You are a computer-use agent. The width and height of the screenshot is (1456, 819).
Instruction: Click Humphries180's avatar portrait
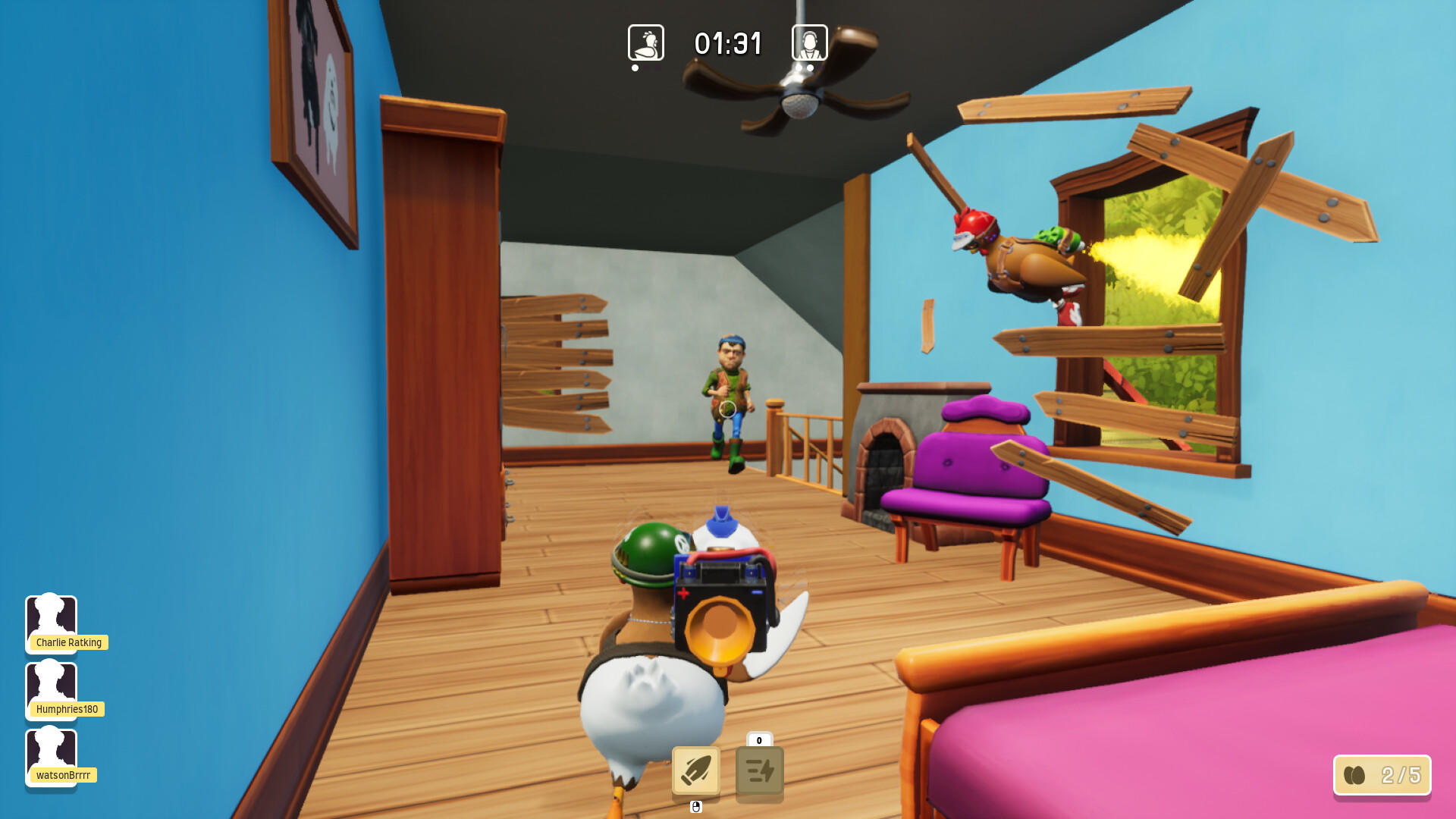click(x=52, y=687)
